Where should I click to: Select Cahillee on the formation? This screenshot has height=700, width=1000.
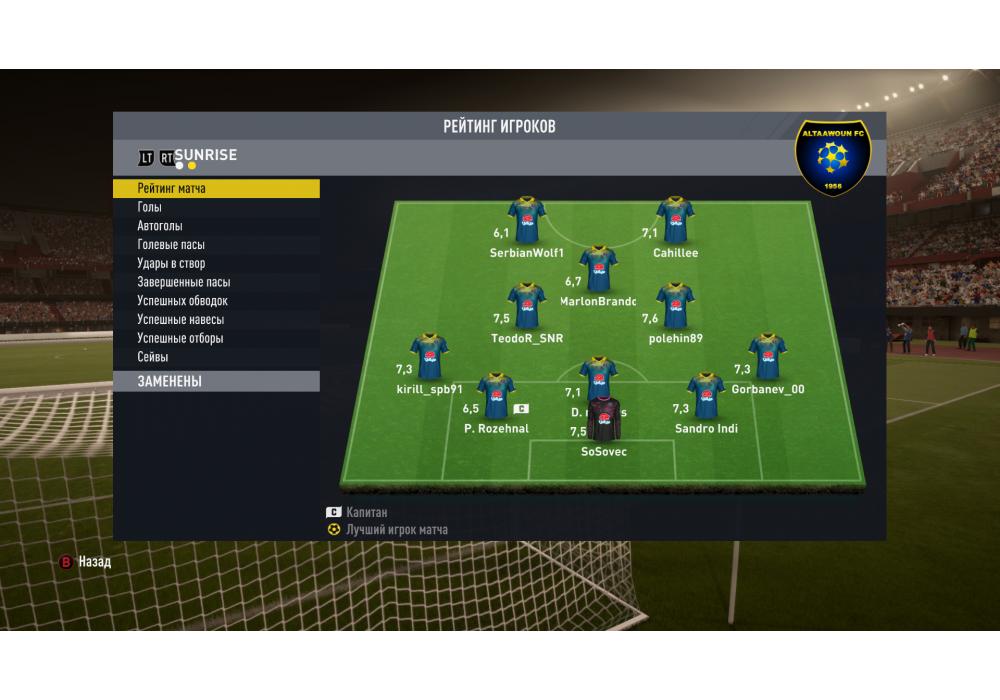[x=675, y=220]
